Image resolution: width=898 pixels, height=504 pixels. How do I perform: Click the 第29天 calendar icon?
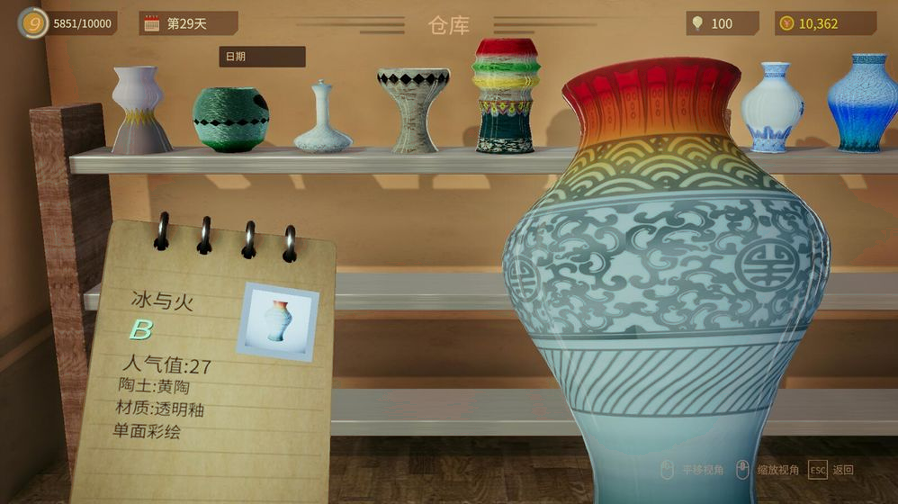coord(152,23)
